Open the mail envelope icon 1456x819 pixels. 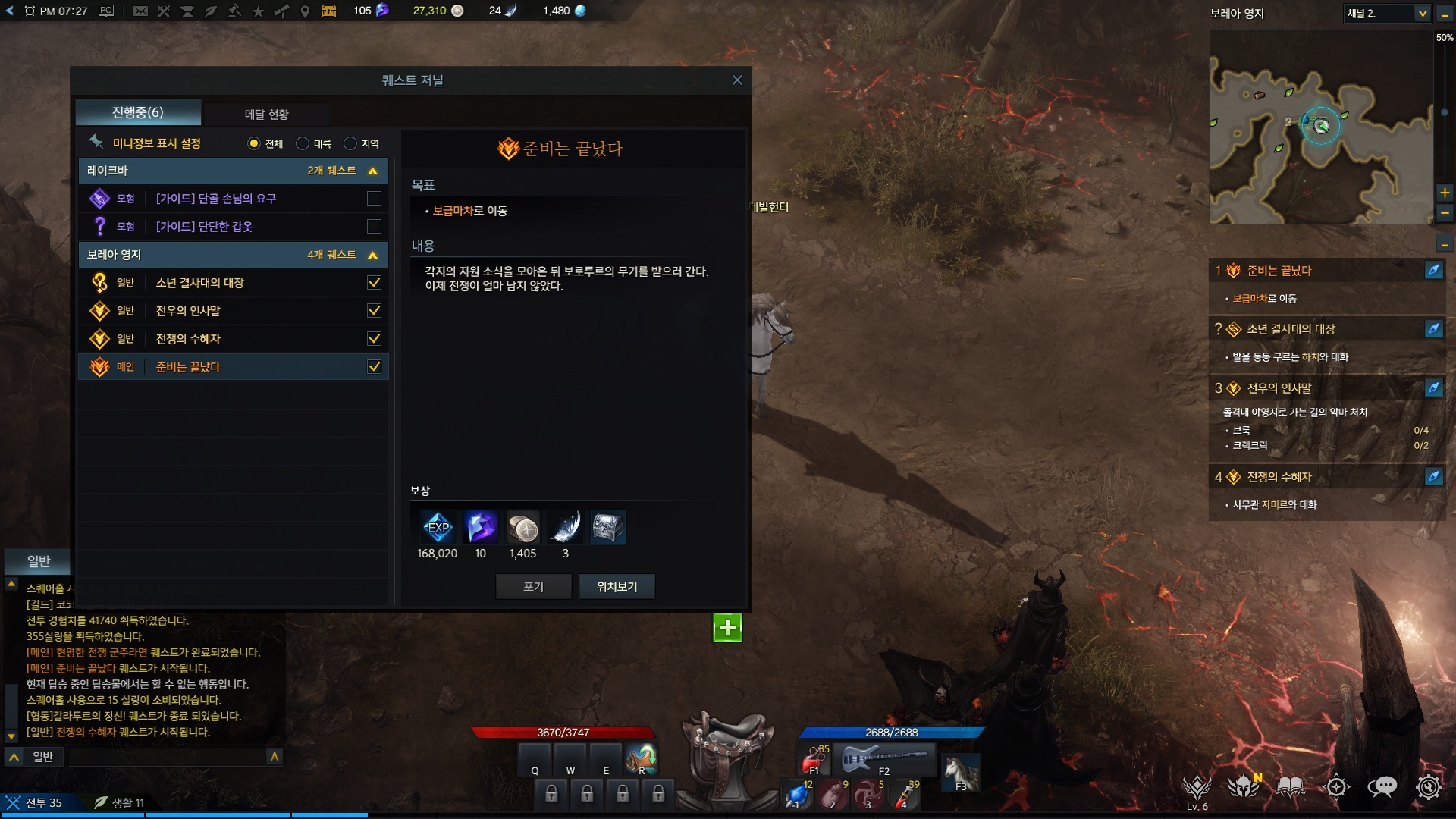tap(140, 11)
